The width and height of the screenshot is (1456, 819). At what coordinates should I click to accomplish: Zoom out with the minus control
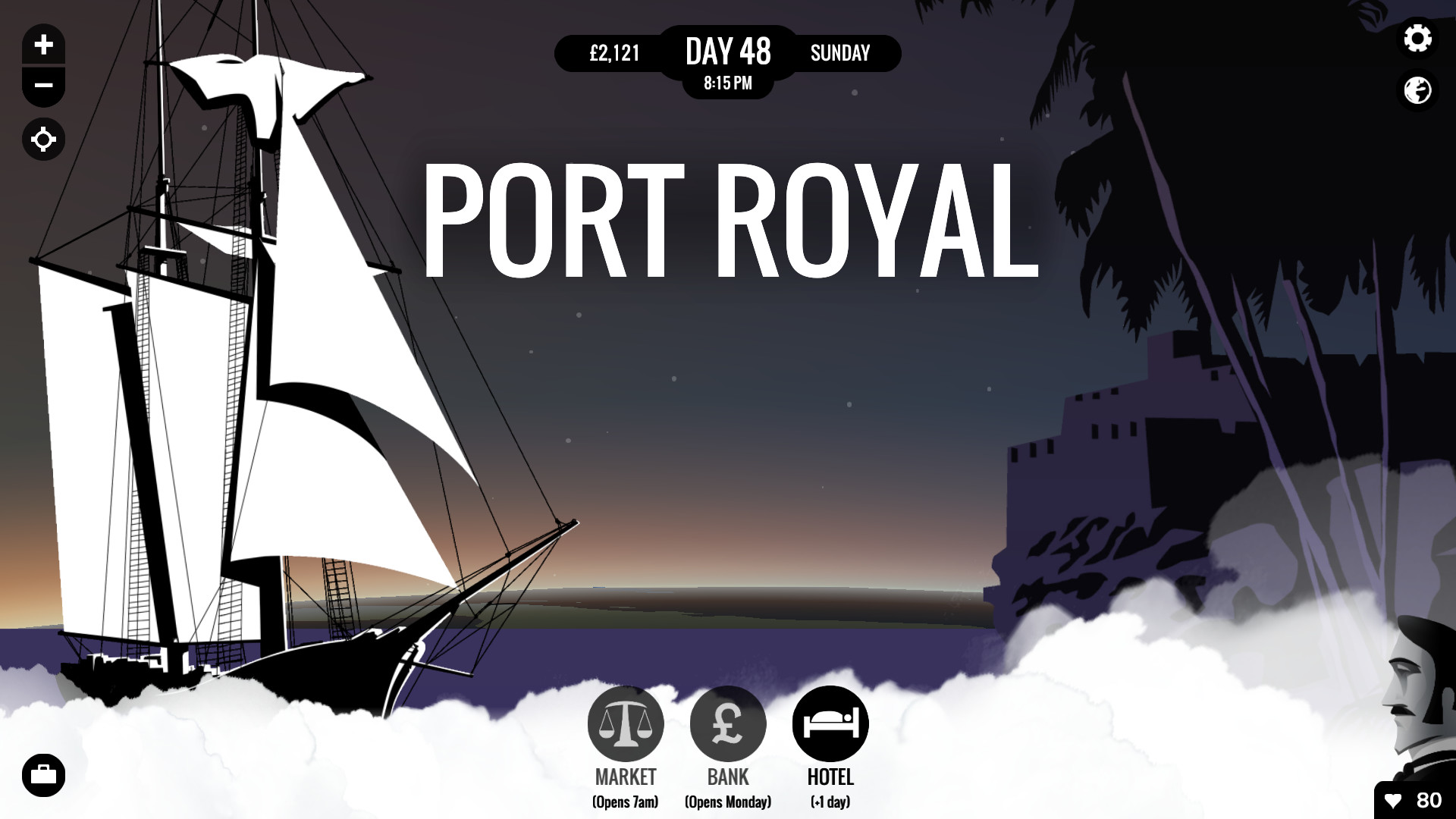pyautogui.click(x=43, y=86)
